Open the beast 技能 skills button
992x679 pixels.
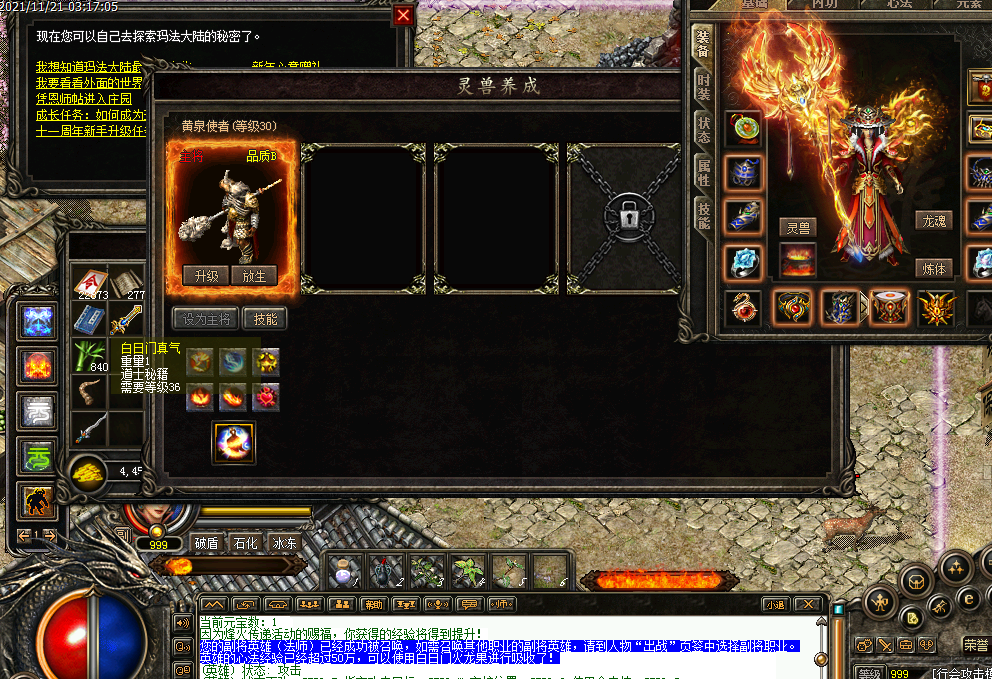click(x=265, y=318)
